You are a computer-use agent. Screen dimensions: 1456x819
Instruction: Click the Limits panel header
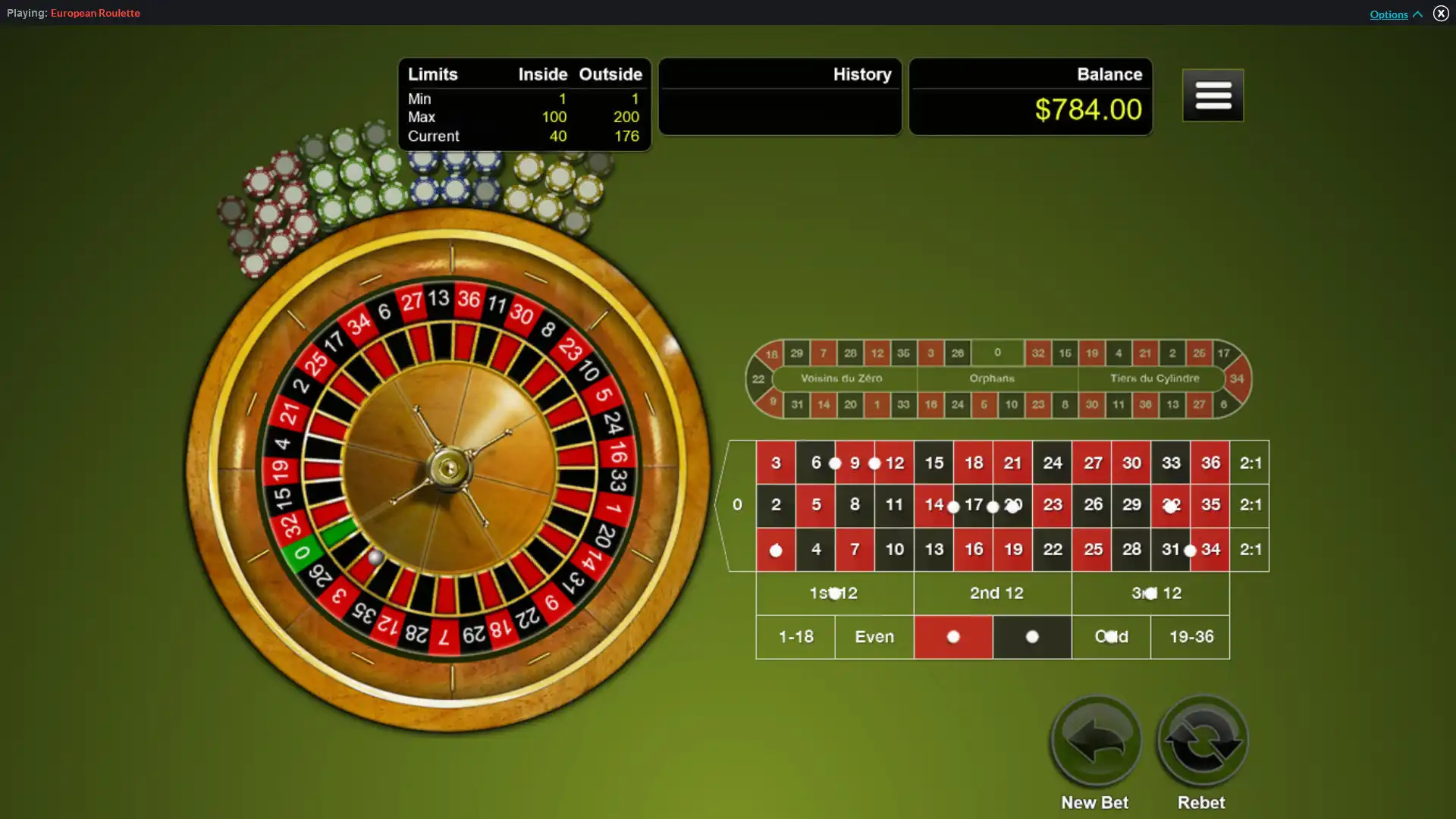coord(432,74)
